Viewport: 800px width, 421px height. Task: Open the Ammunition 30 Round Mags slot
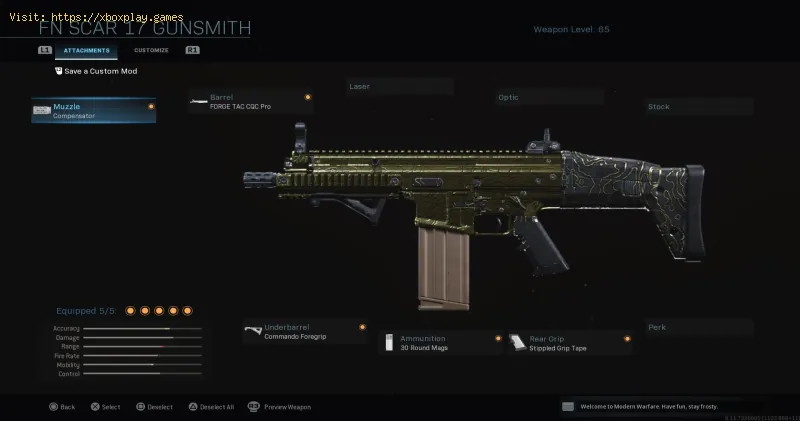coord(441,343)
